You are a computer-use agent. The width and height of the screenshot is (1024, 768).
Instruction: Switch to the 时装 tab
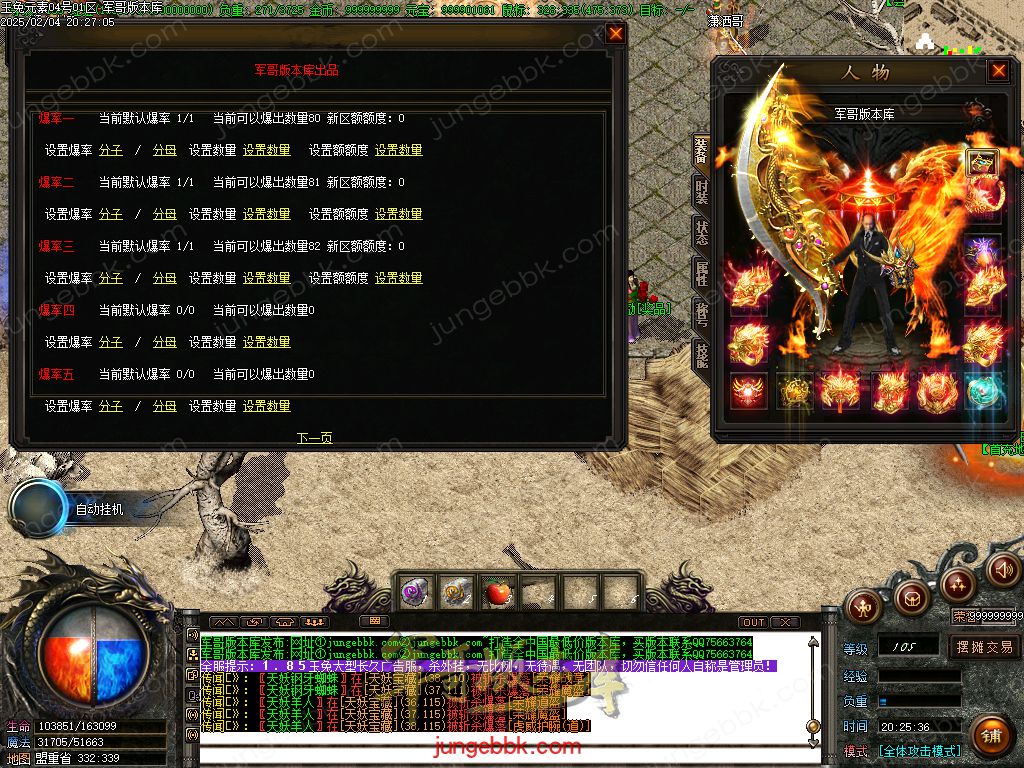[702, 191]
